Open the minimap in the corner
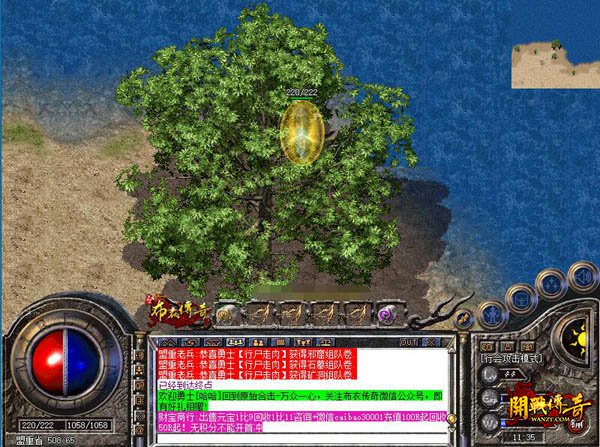This screenshot has width=600, height=447. pyautogui.click(x=553, y=63)
